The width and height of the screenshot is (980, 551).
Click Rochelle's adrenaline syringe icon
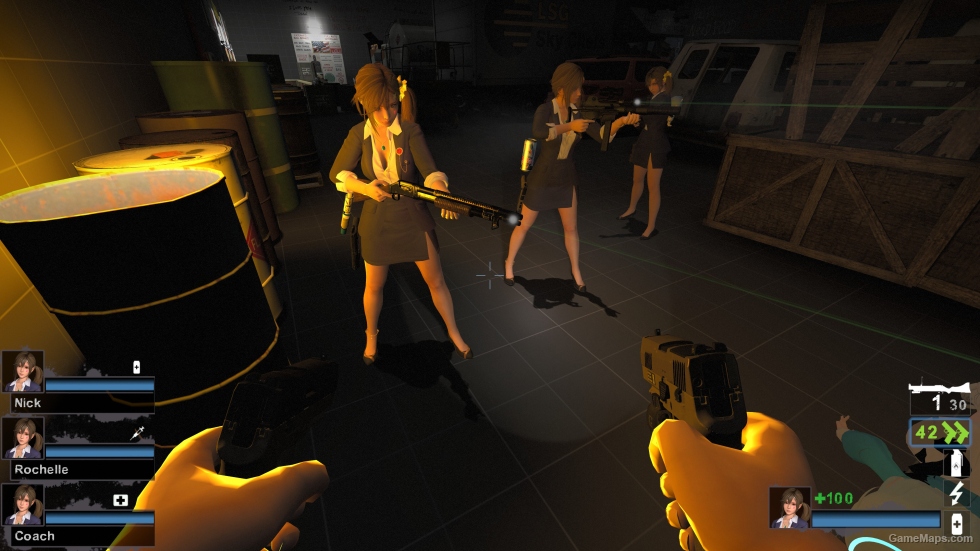[x=137, y=434]
